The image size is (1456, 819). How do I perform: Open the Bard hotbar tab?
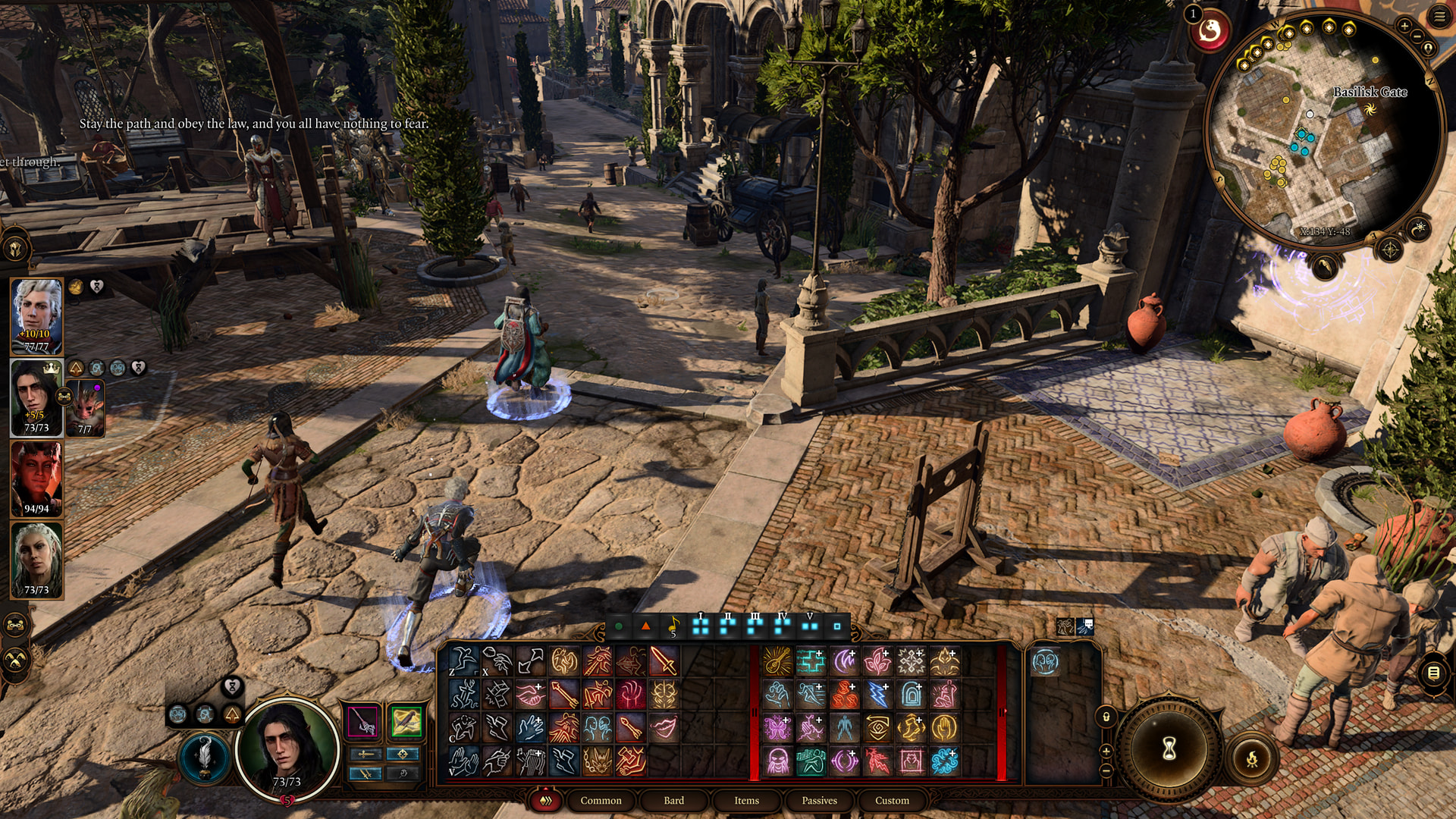coord(673,800)
